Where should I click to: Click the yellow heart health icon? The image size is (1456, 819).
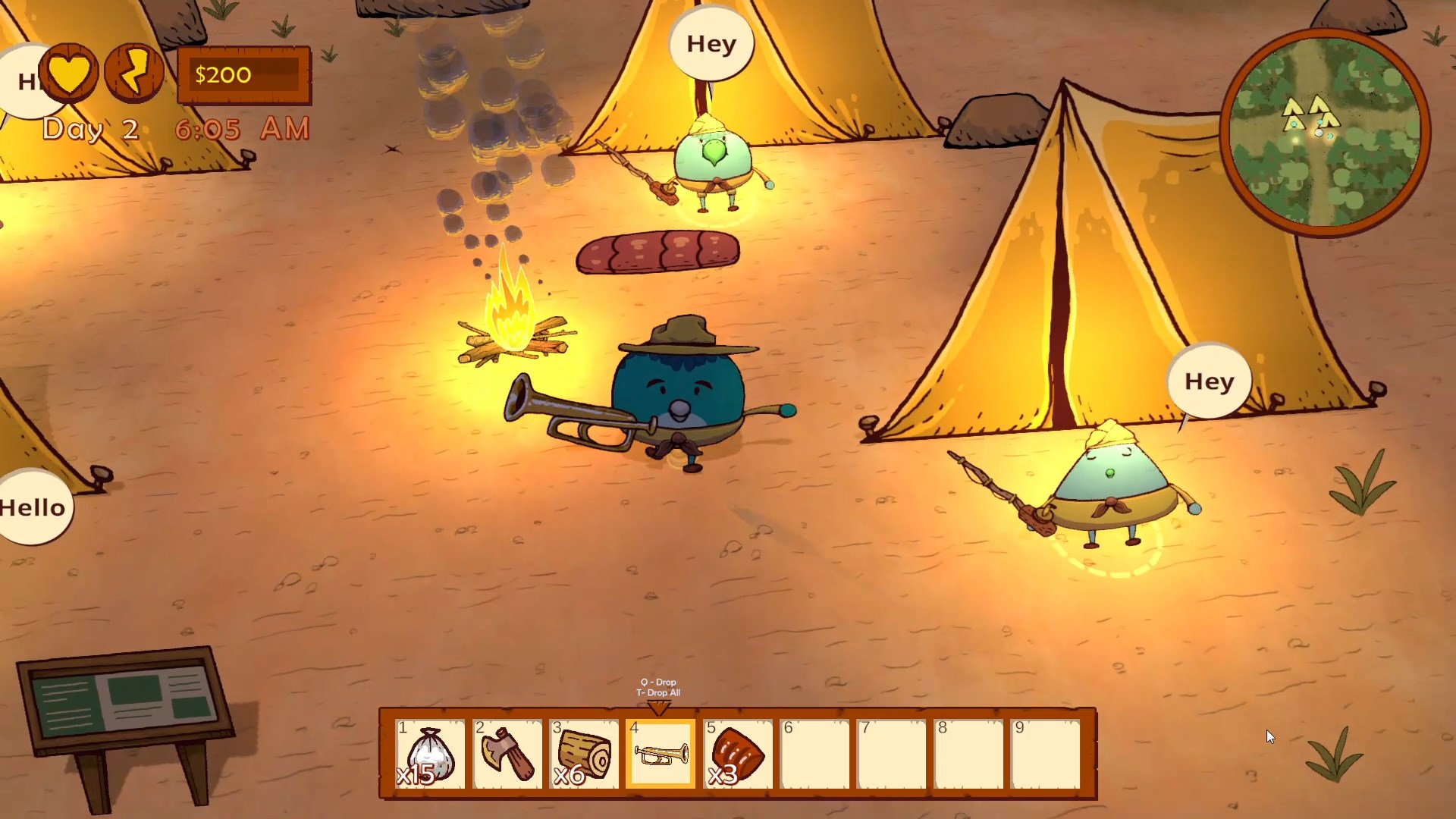pyautogui.click(x=69, y=73)
